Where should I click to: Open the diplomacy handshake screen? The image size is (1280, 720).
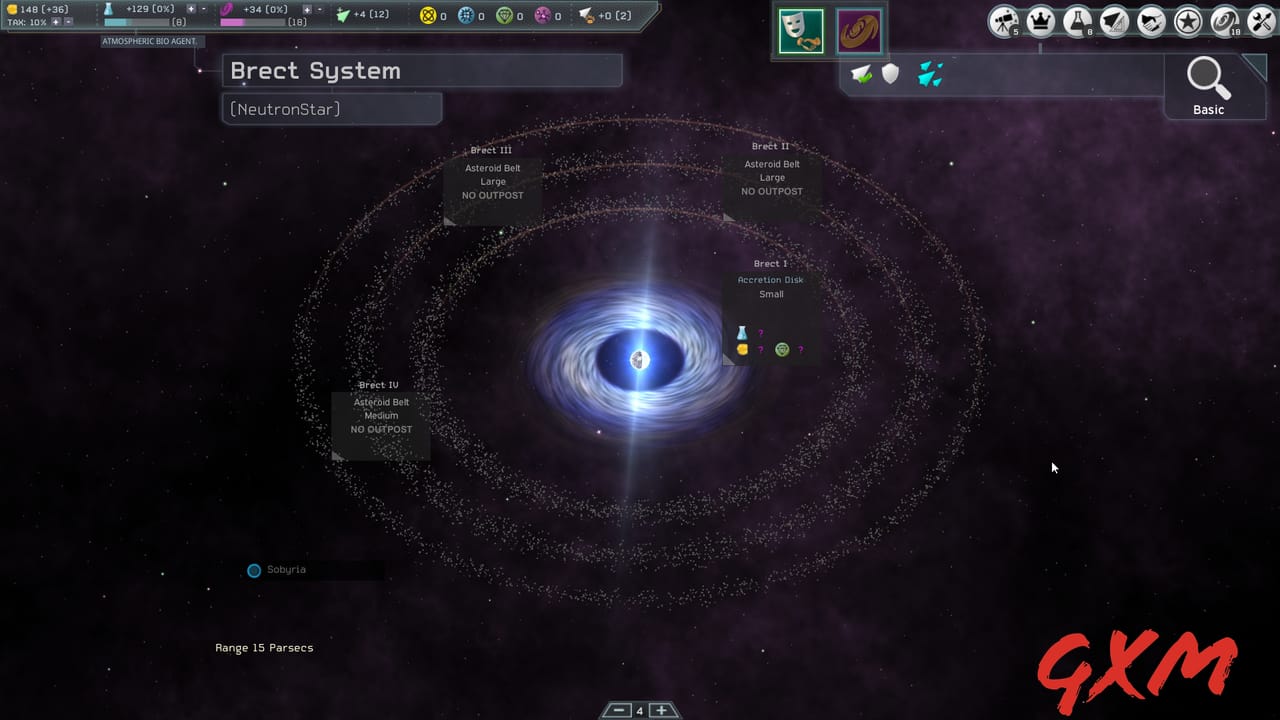(x=1151, y=20)
